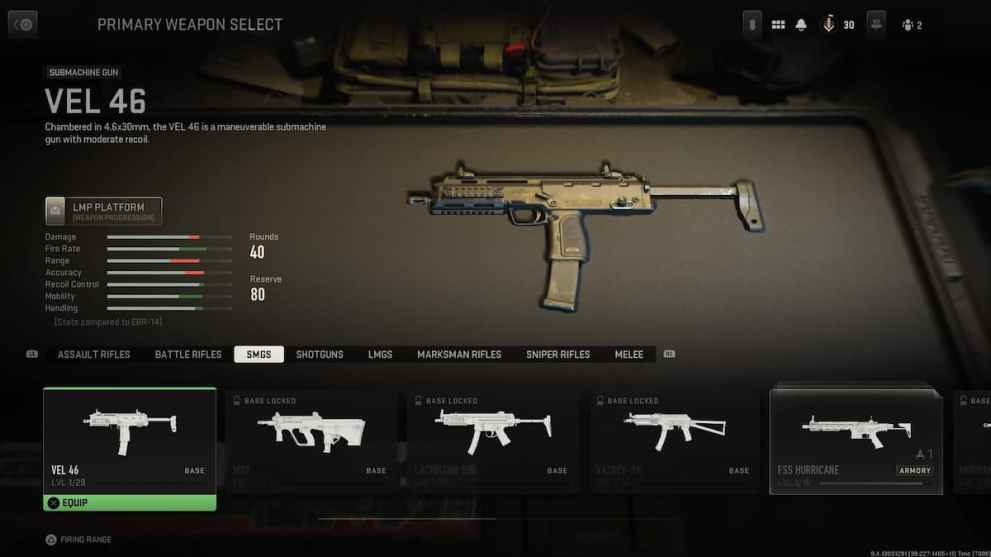Screen dimensions: 991x557
Task: Go back using the top-left back button
Action: [22, 24]
